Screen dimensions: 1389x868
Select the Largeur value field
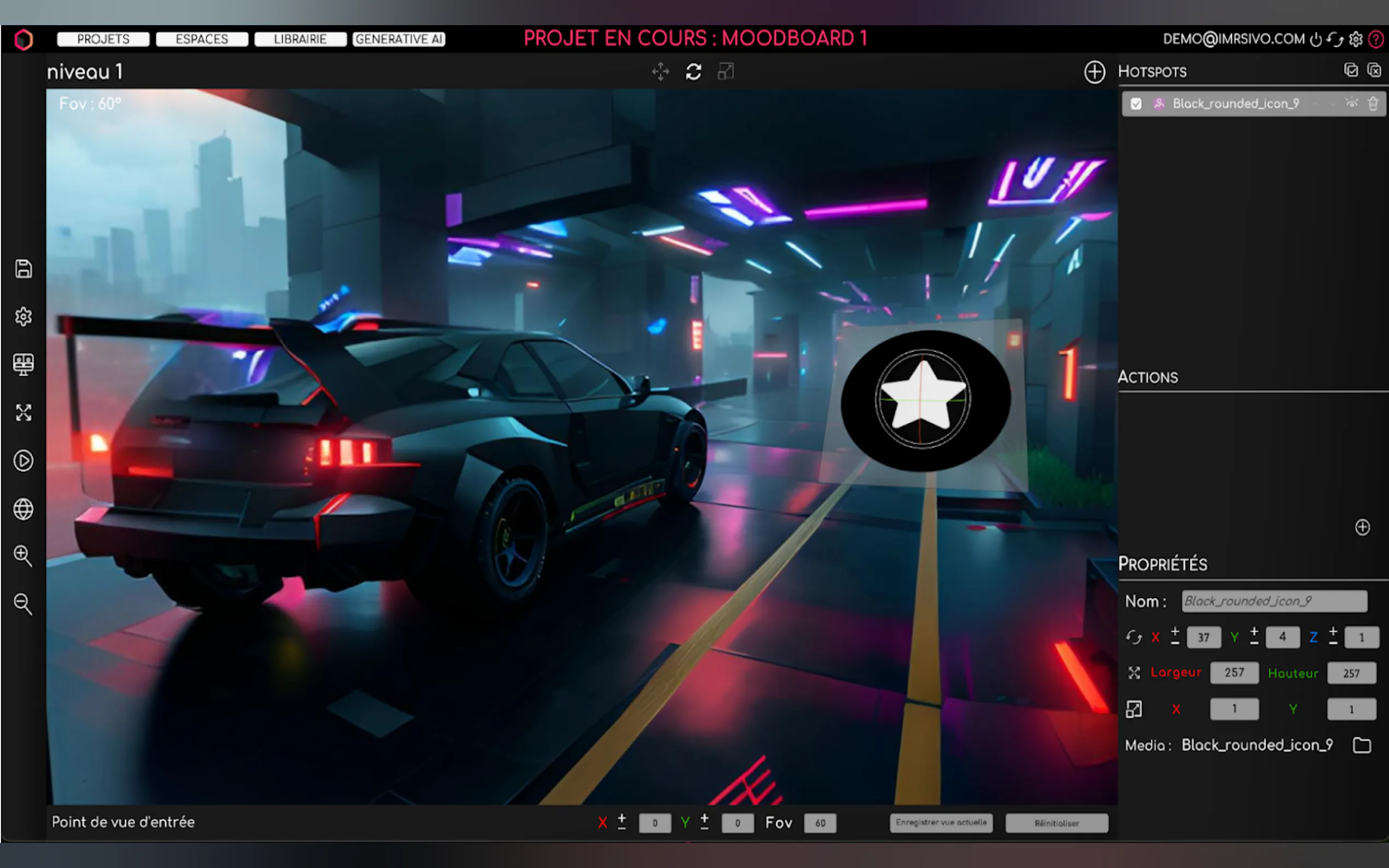click(x=1234, y=673)
